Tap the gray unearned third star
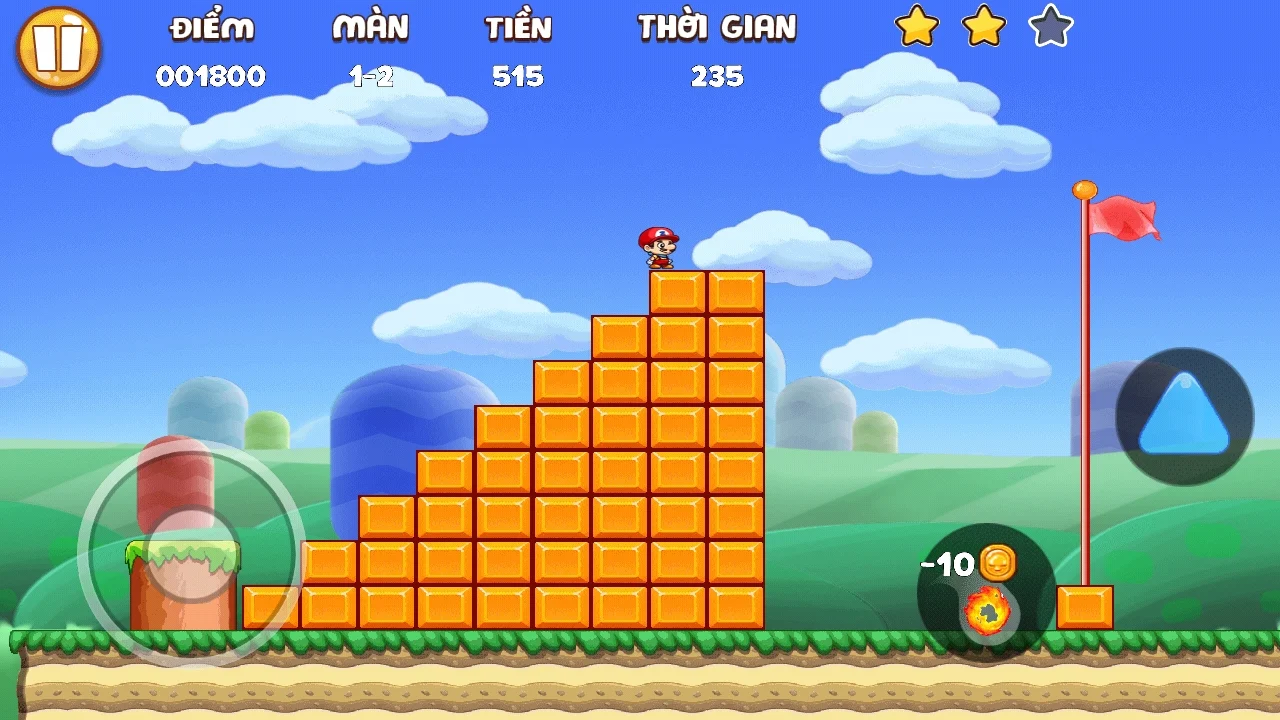The image size is (1280, 720). coord(1048,31)
